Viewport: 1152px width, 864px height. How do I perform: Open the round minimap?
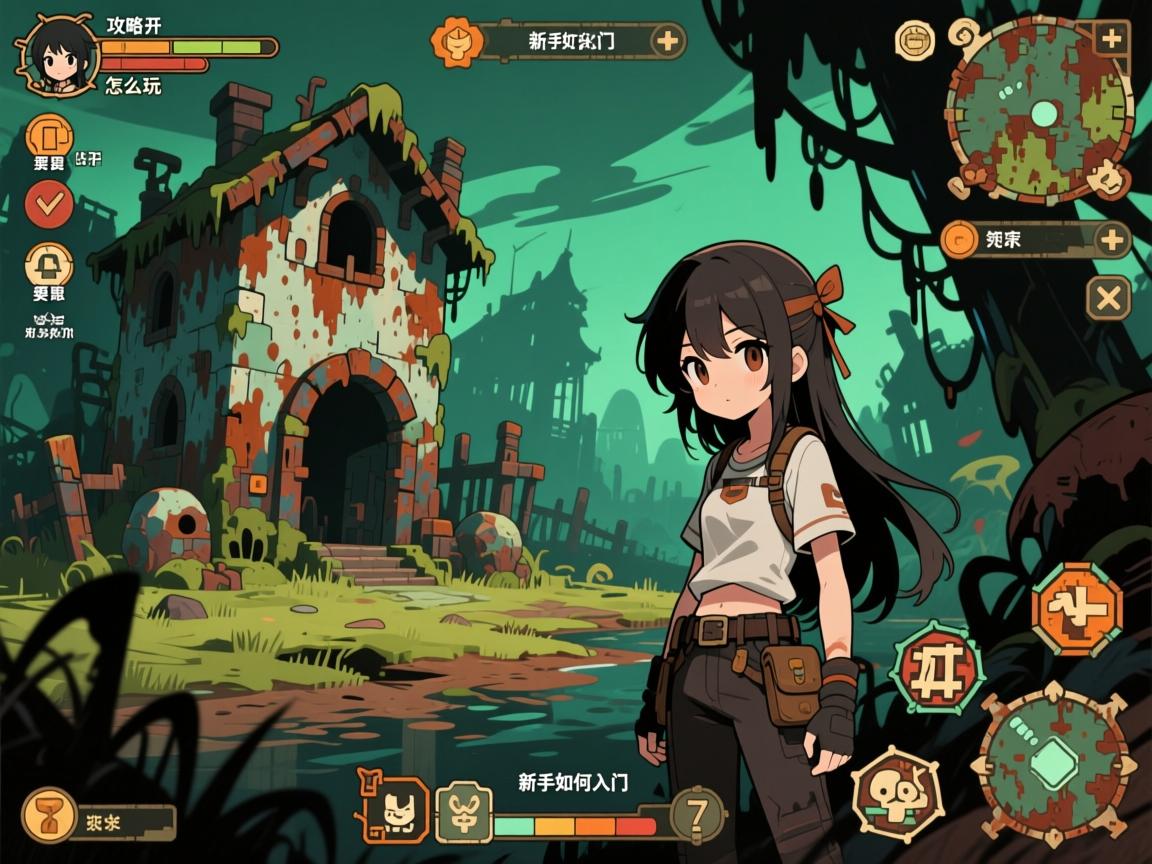(x=1040, y=110)
